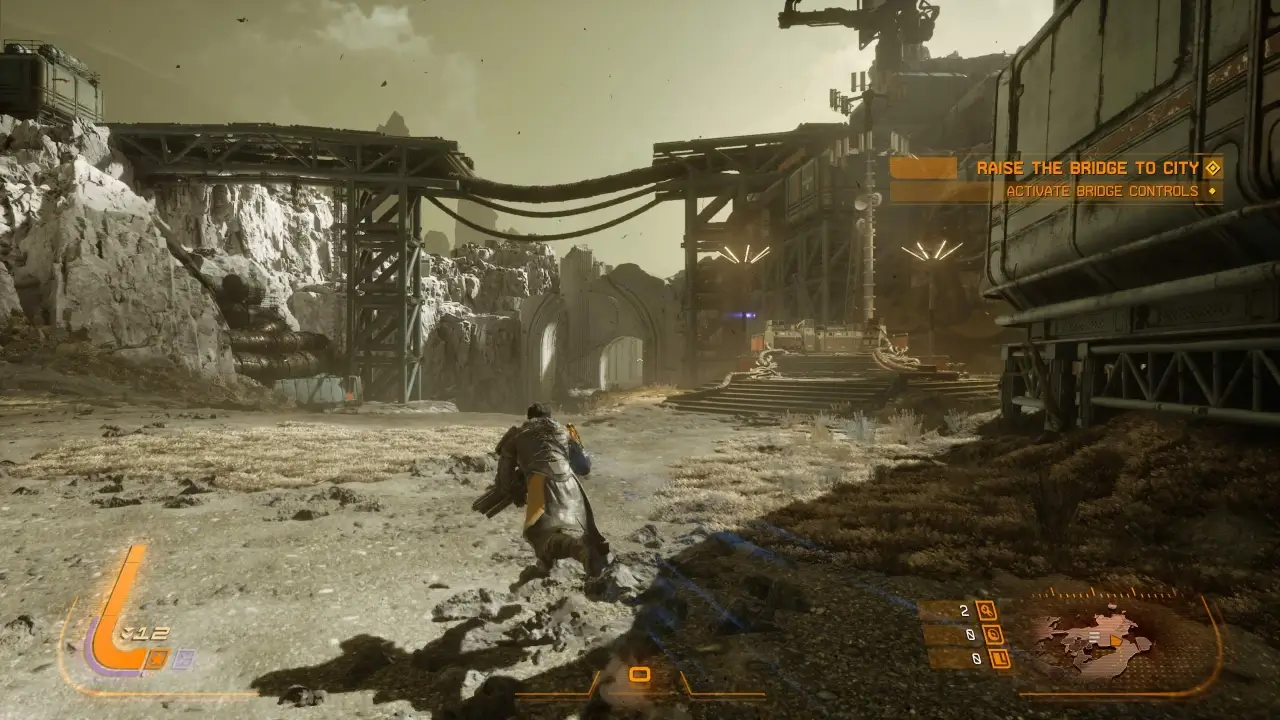This screenshot has height=720, width=1280.
Task: Click the orange star ability icon
Action: point(158,658)
